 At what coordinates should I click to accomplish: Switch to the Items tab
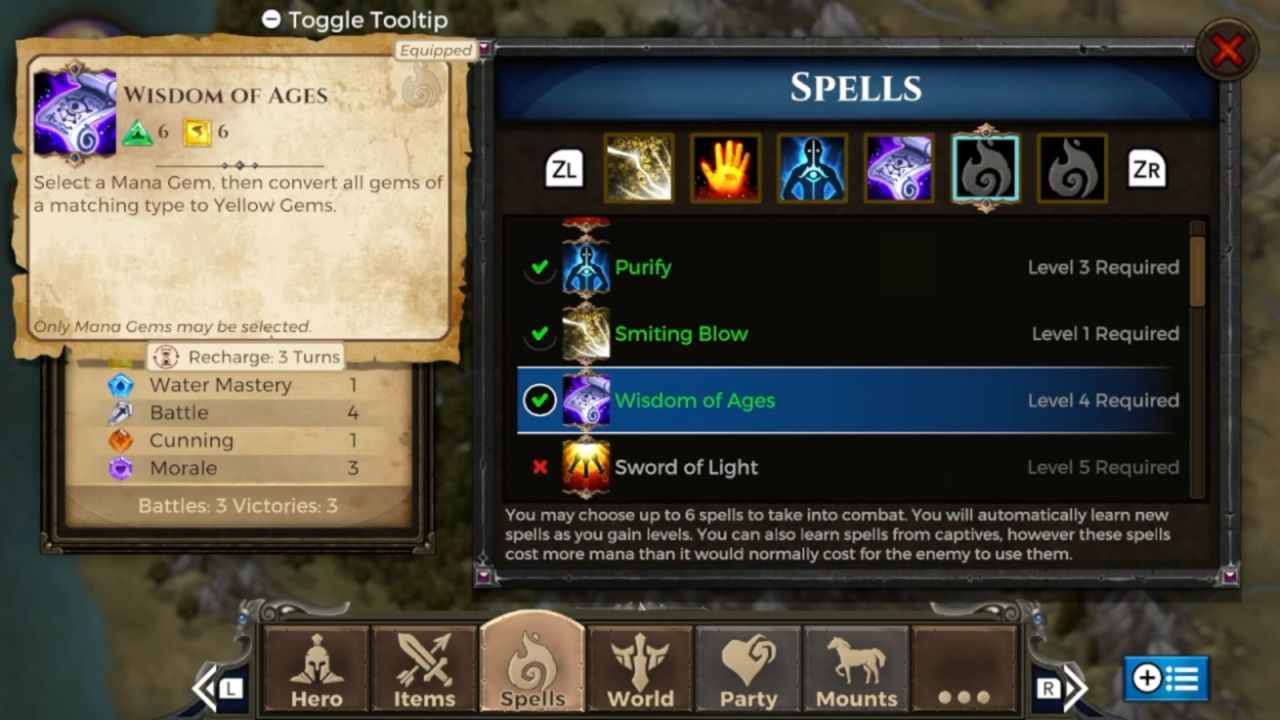424,670
